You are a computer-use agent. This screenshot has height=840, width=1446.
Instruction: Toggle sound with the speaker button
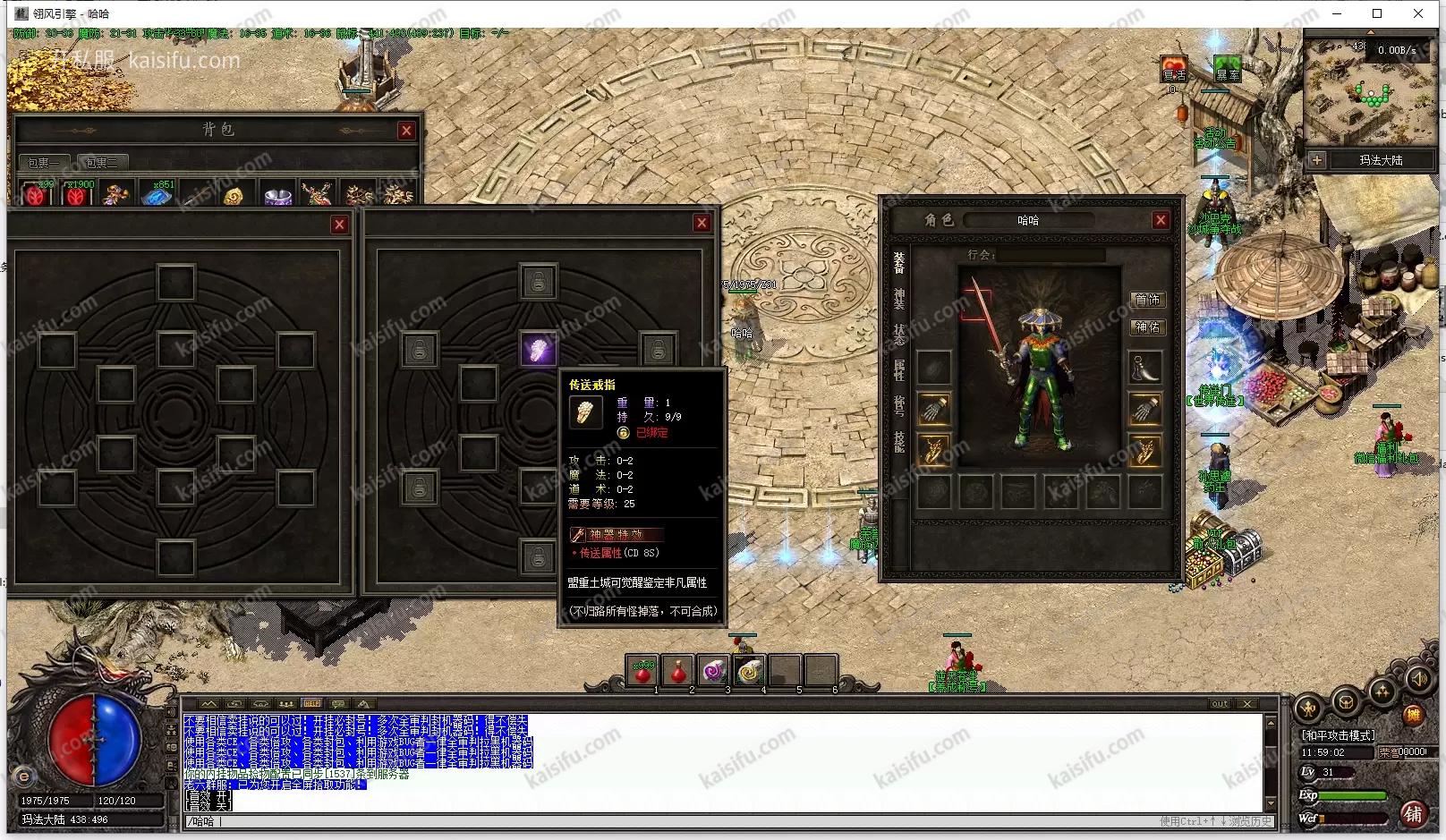click(1417, 681)
